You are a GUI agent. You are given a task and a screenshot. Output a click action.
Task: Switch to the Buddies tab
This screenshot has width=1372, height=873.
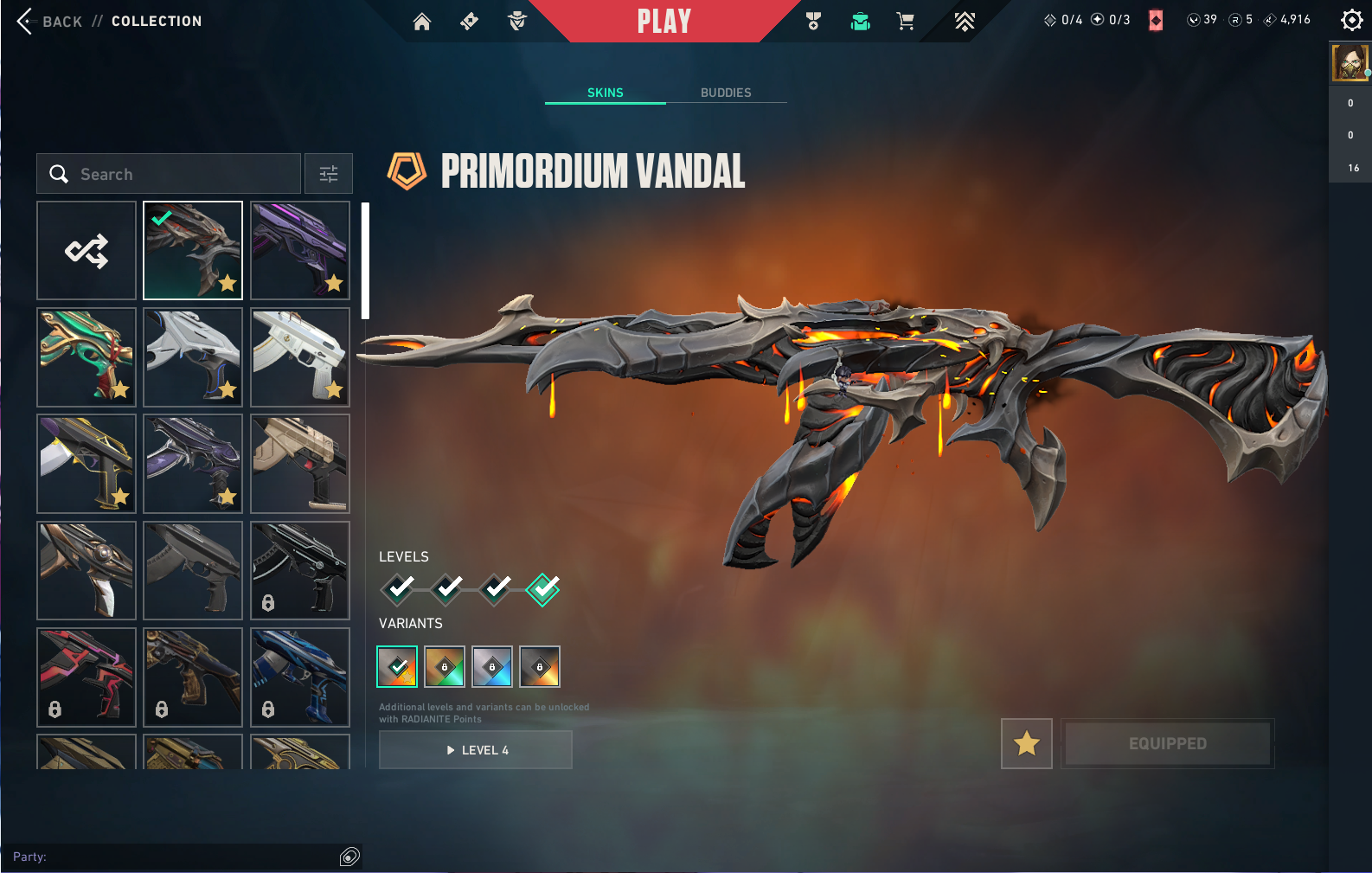pos(726,93)
